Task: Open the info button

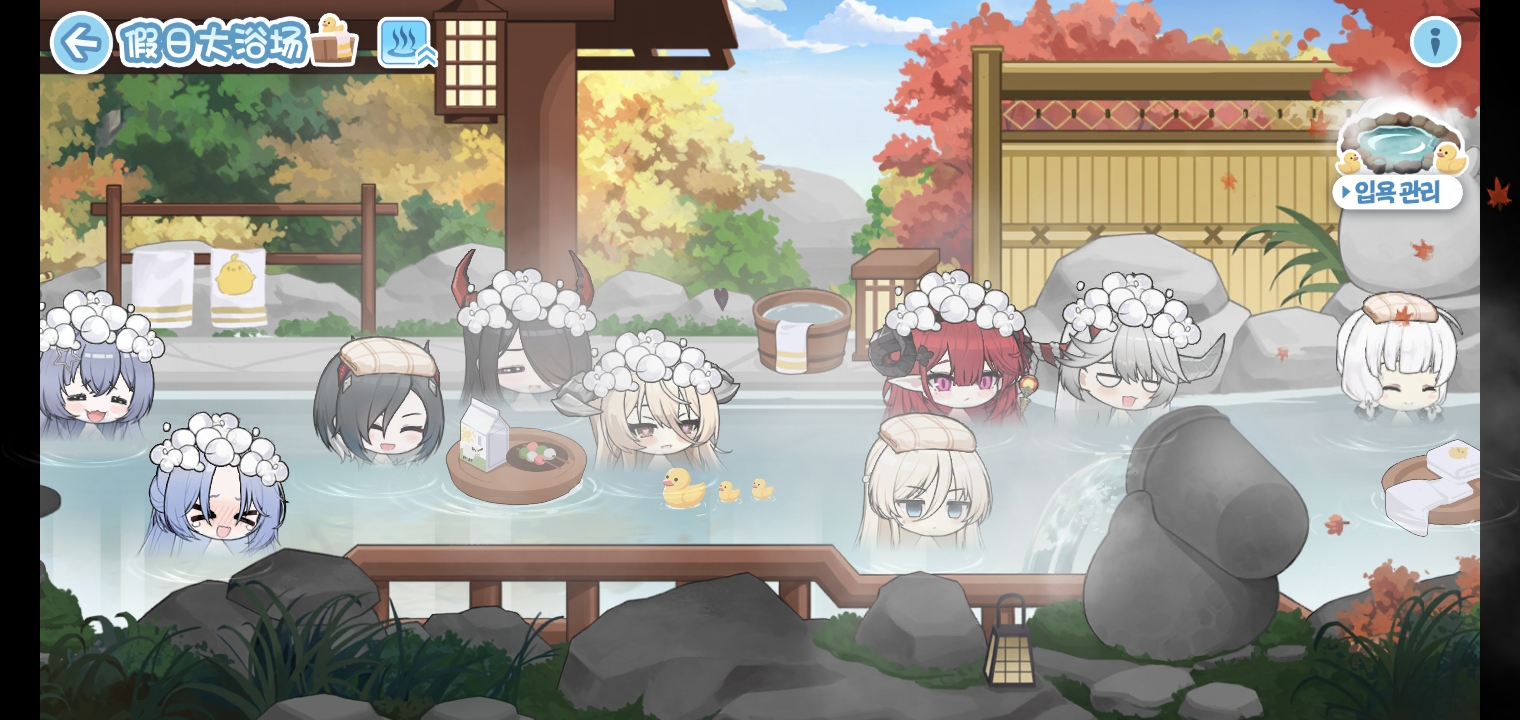Action: 1435,42
